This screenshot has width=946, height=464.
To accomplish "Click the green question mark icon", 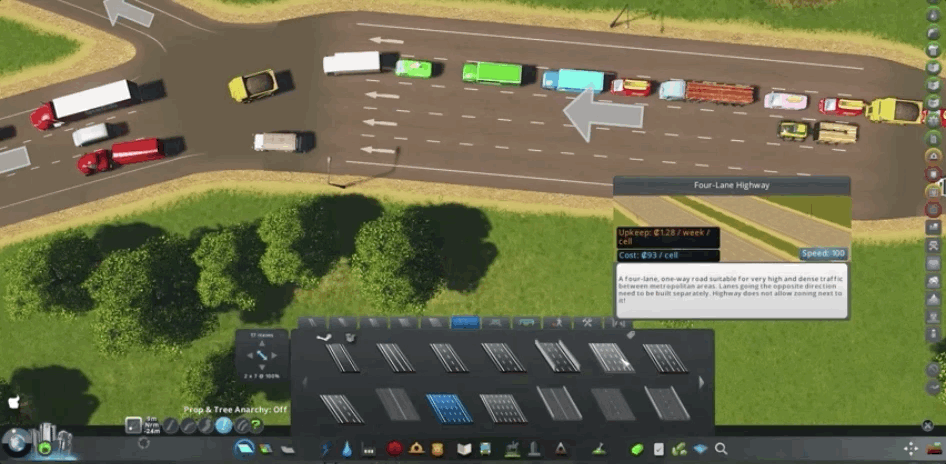I will 256,426.
